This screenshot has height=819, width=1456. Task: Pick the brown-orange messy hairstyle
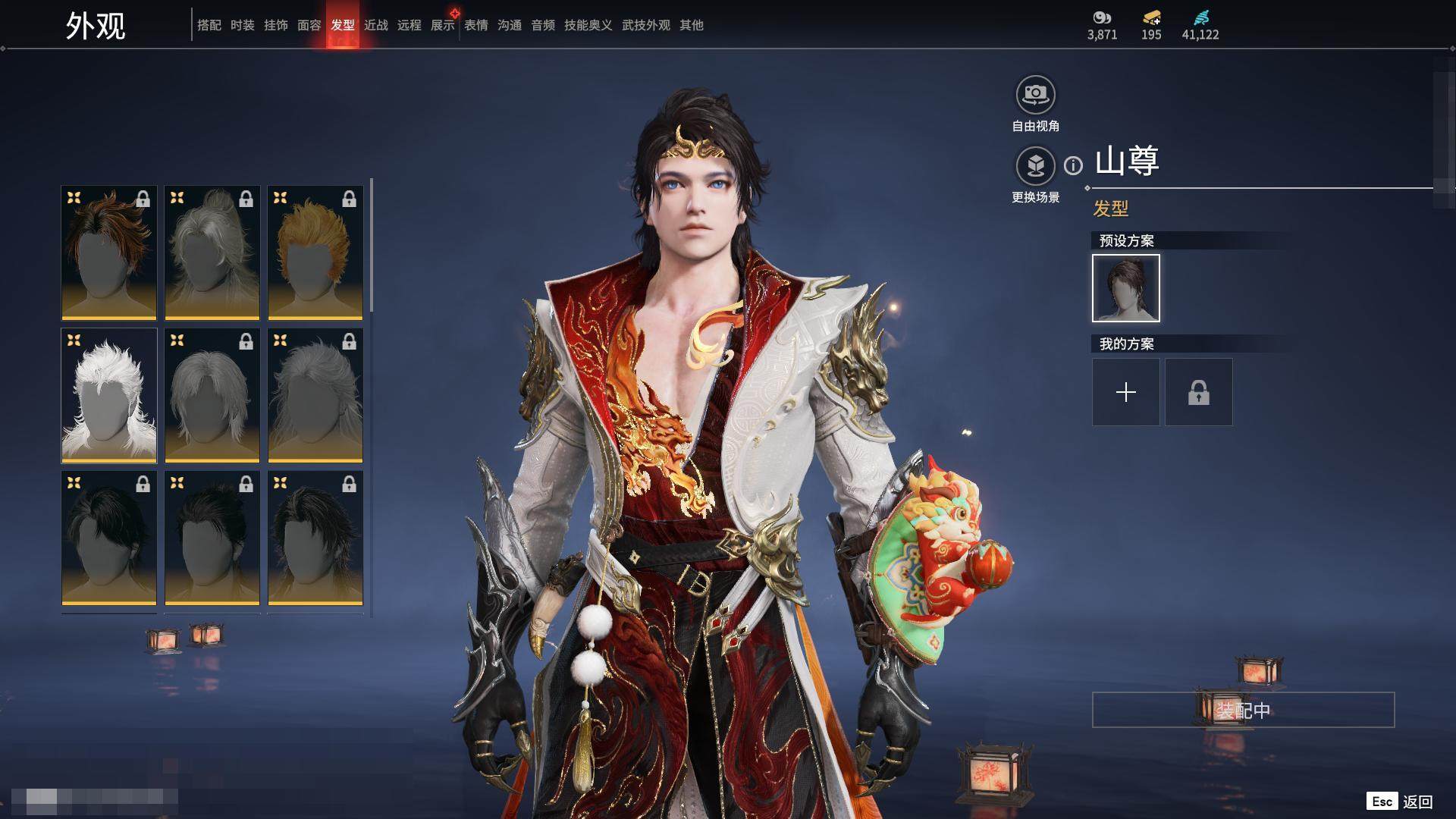click(x=109, y=253)
